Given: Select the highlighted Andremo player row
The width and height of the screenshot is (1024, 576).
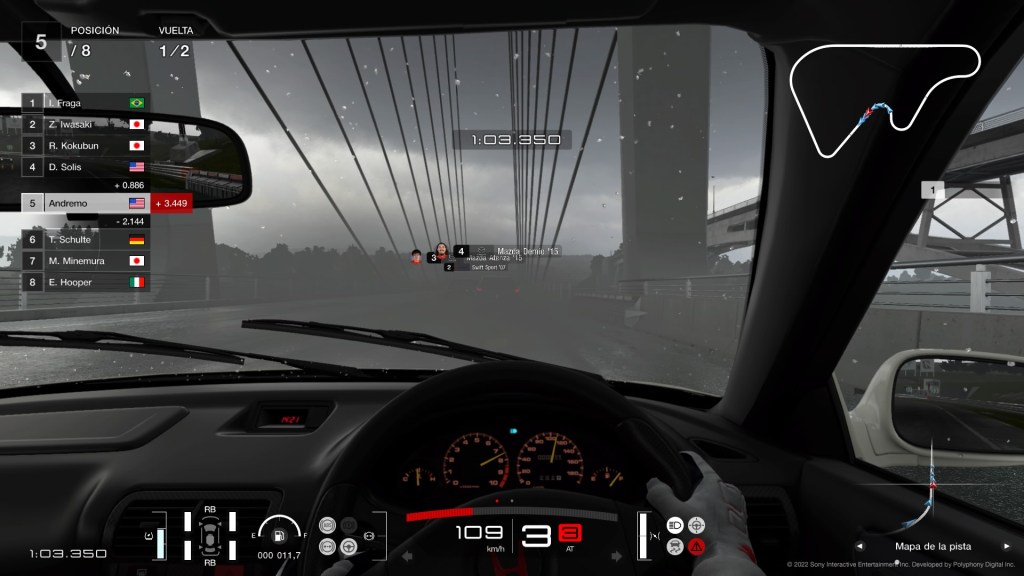Looking at the screenshot, I should coord(85,203).
